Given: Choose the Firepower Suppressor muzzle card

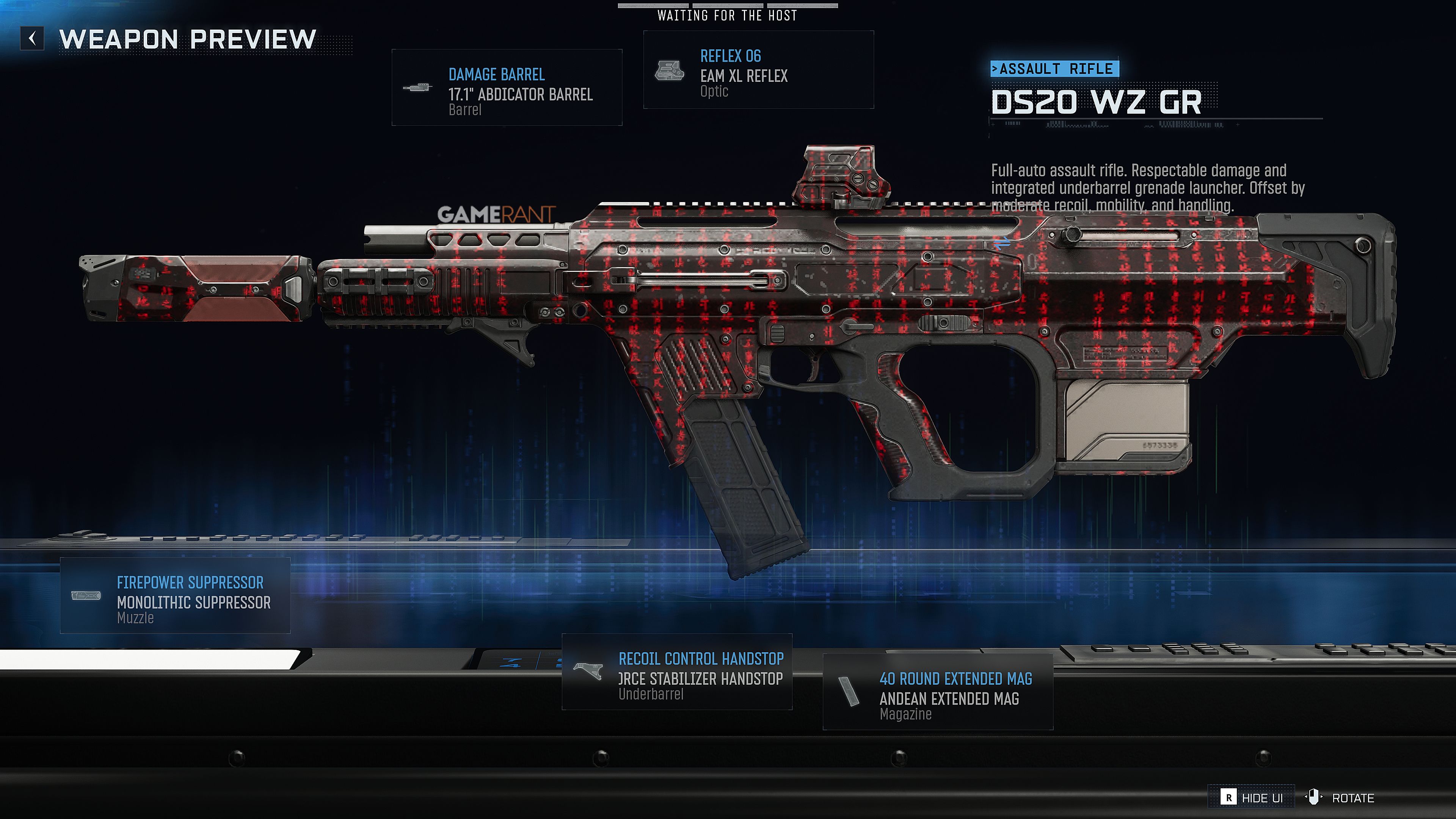Looking at the screenshot, I should (x=175, y=596).
